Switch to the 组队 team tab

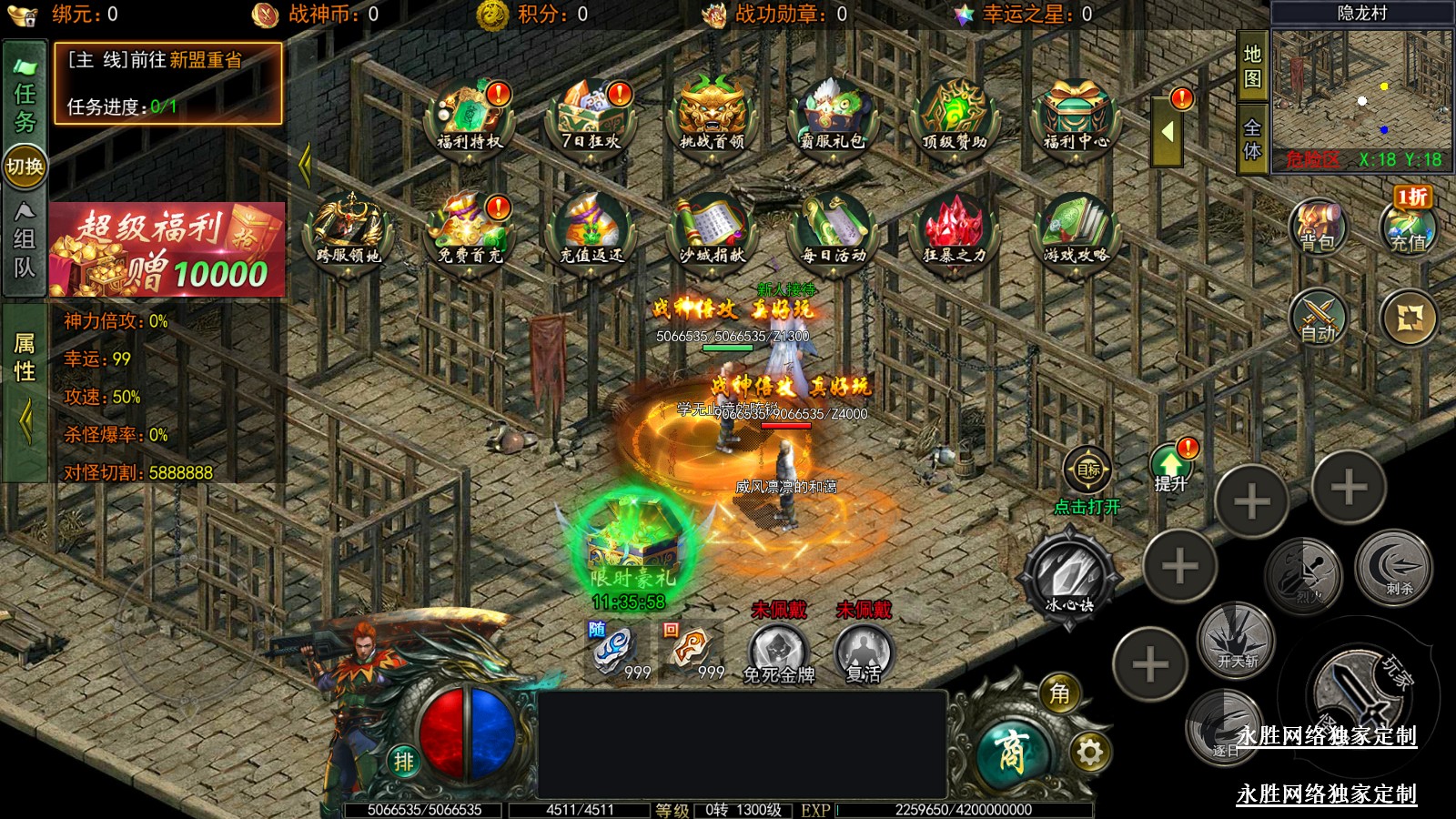25,241
